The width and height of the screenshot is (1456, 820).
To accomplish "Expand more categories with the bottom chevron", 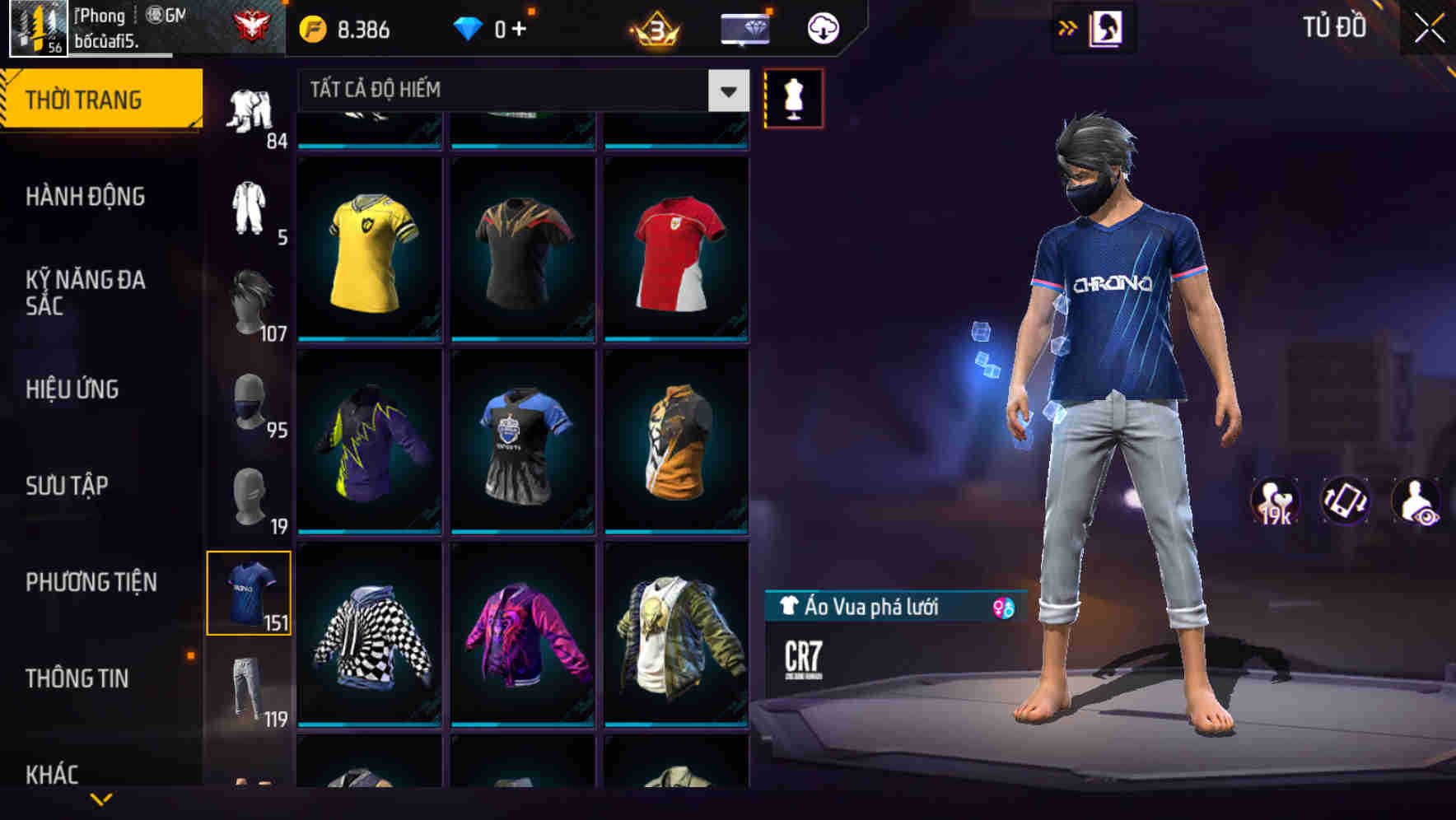I will pyautogui.click(x=100, y=800).
